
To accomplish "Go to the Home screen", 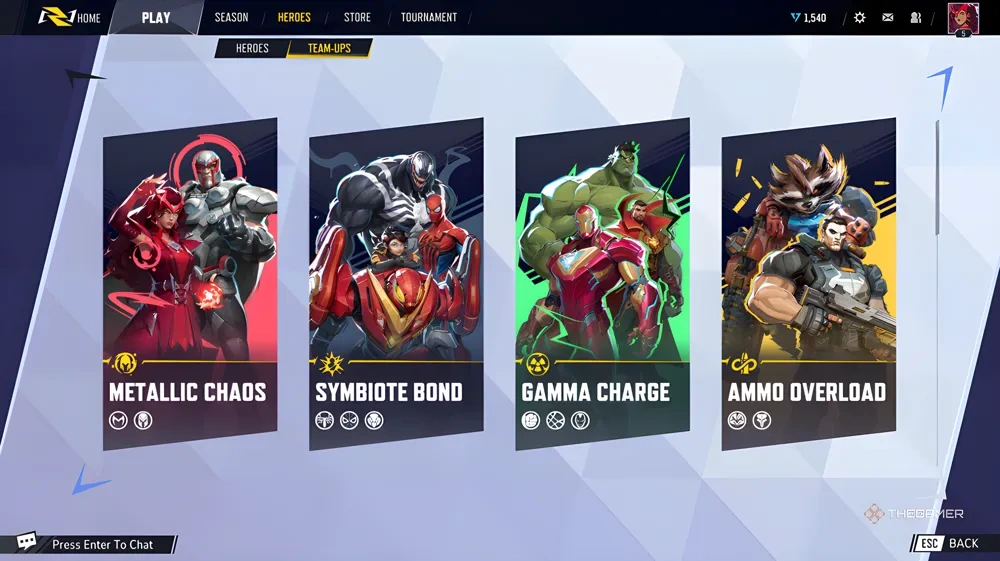I will [x=70, y=17].
